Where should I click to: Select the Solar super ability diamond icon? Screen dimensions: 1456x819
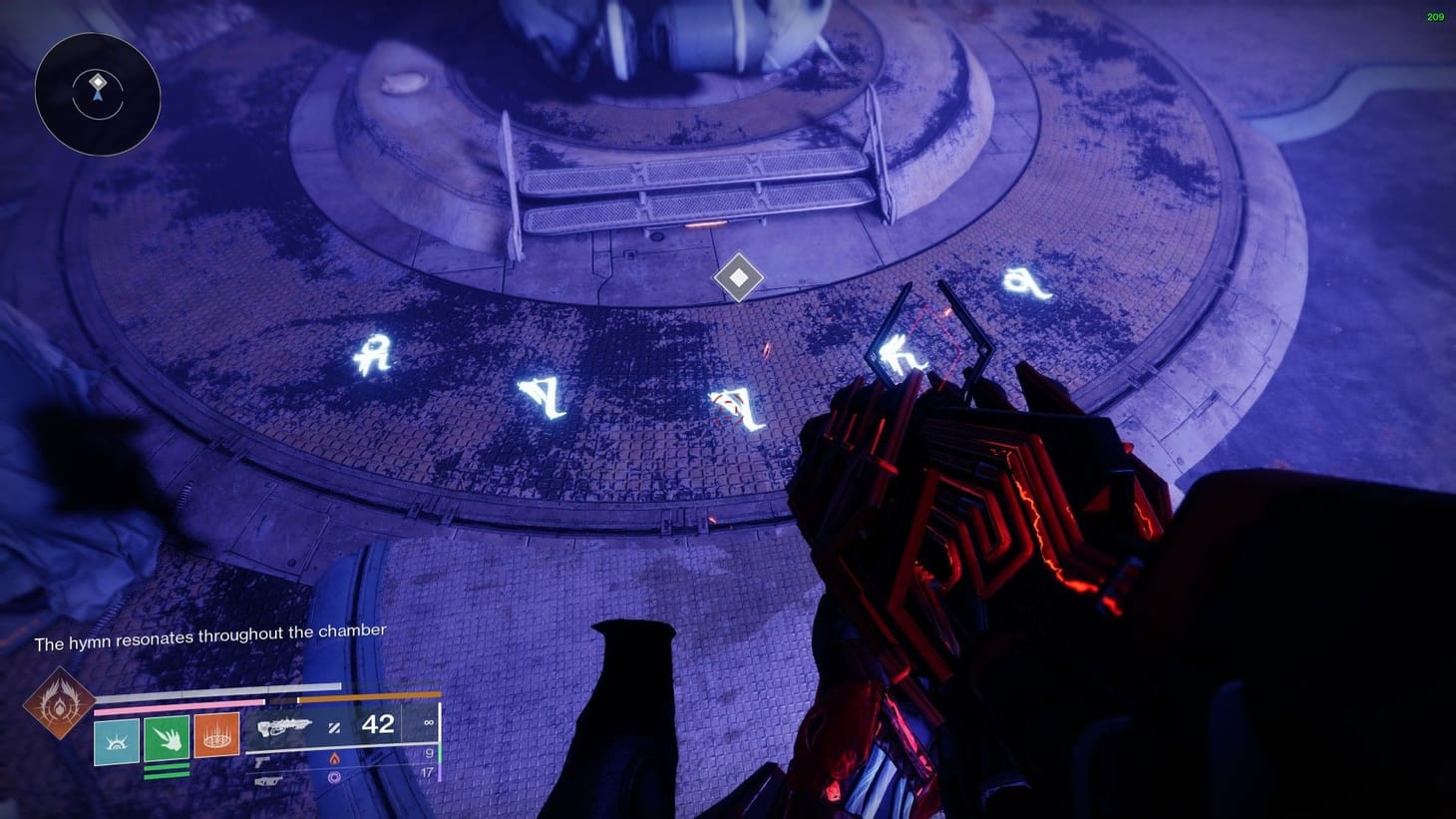tap(60, 705)
